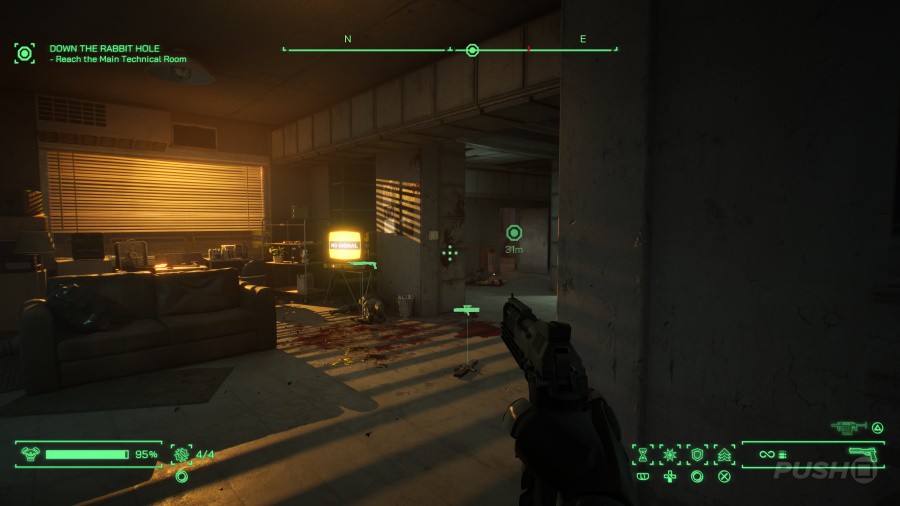Switch to the secondary rifle weapon icon

coord(848,427)
